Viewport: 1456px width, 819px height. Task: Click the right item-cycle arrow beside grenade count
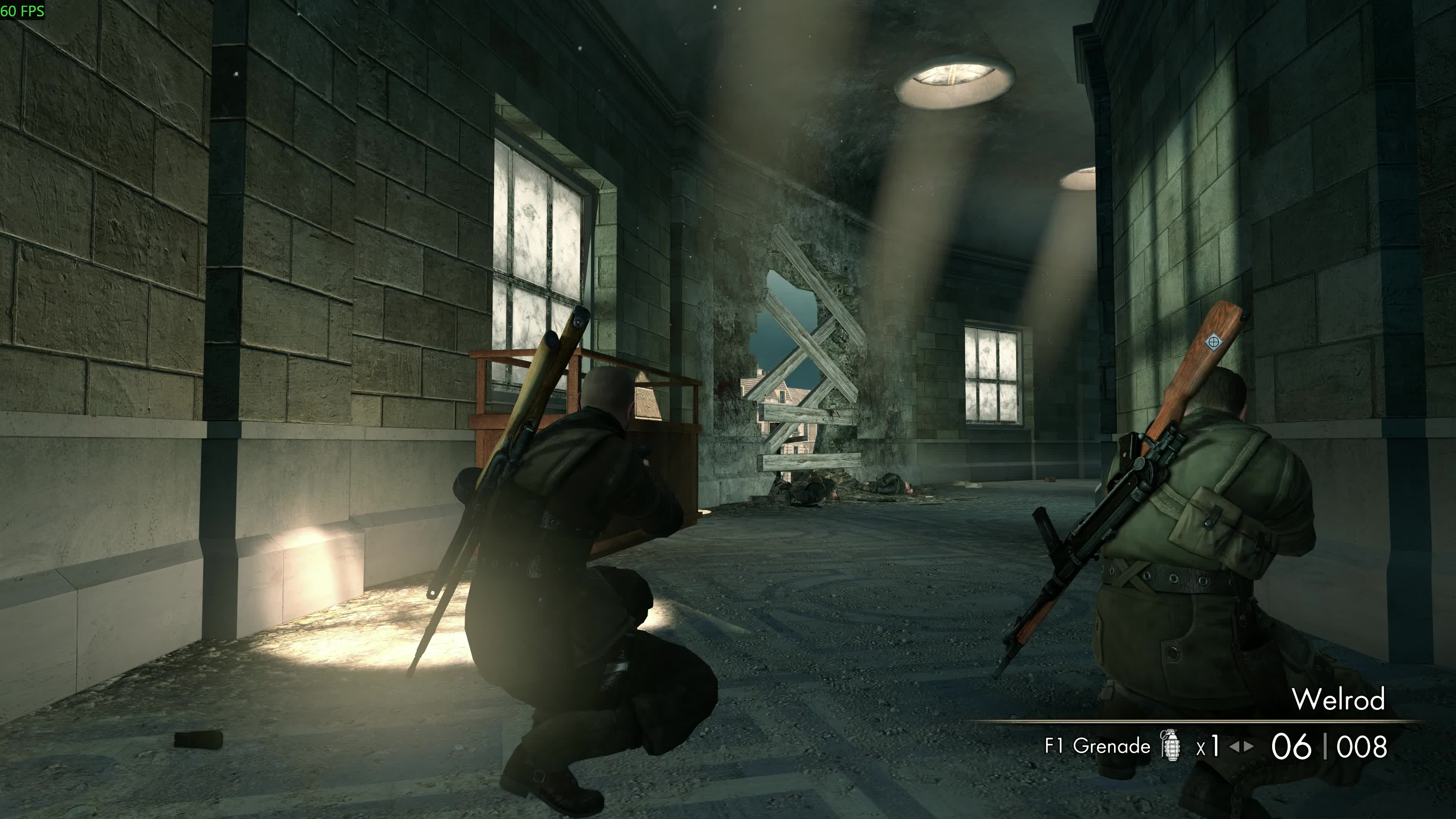[x=1249, y=747]
